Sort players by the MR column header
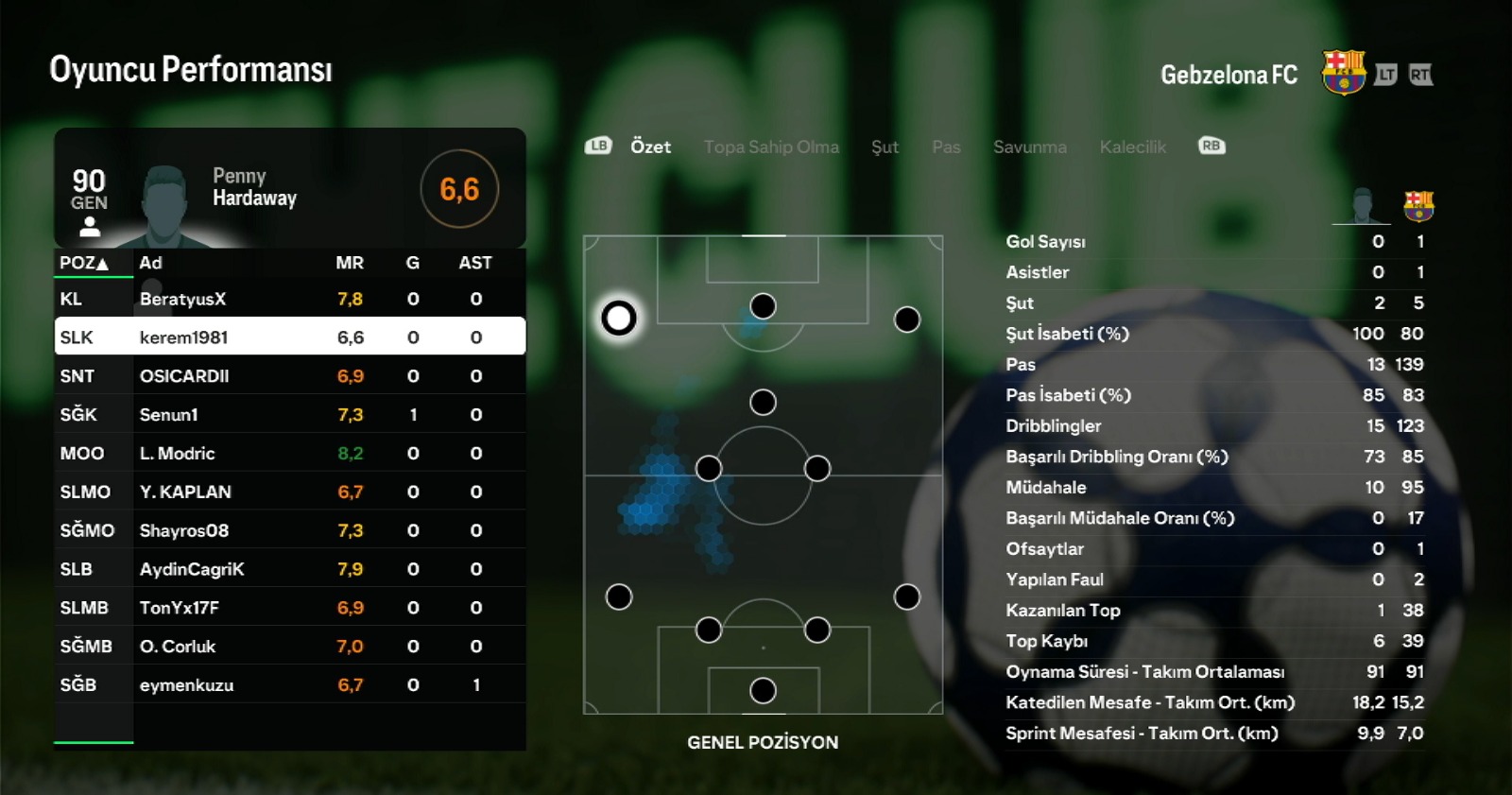The width and height of the screenshot is (1512, 795). pos(350,263)
